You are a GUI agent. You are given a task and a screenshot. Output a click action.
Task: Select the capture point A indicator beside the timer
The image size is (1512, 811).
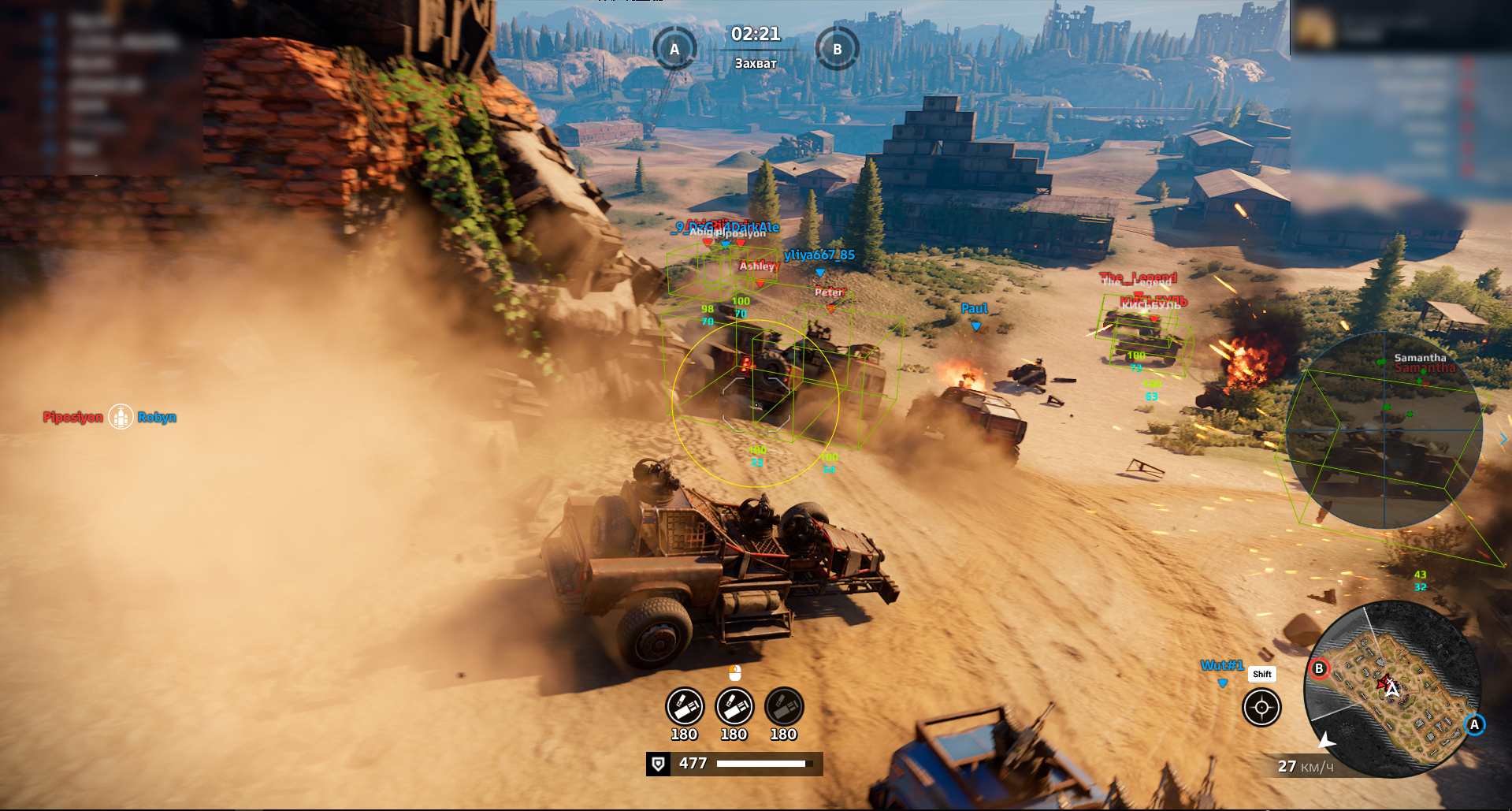tap(674, 49)
